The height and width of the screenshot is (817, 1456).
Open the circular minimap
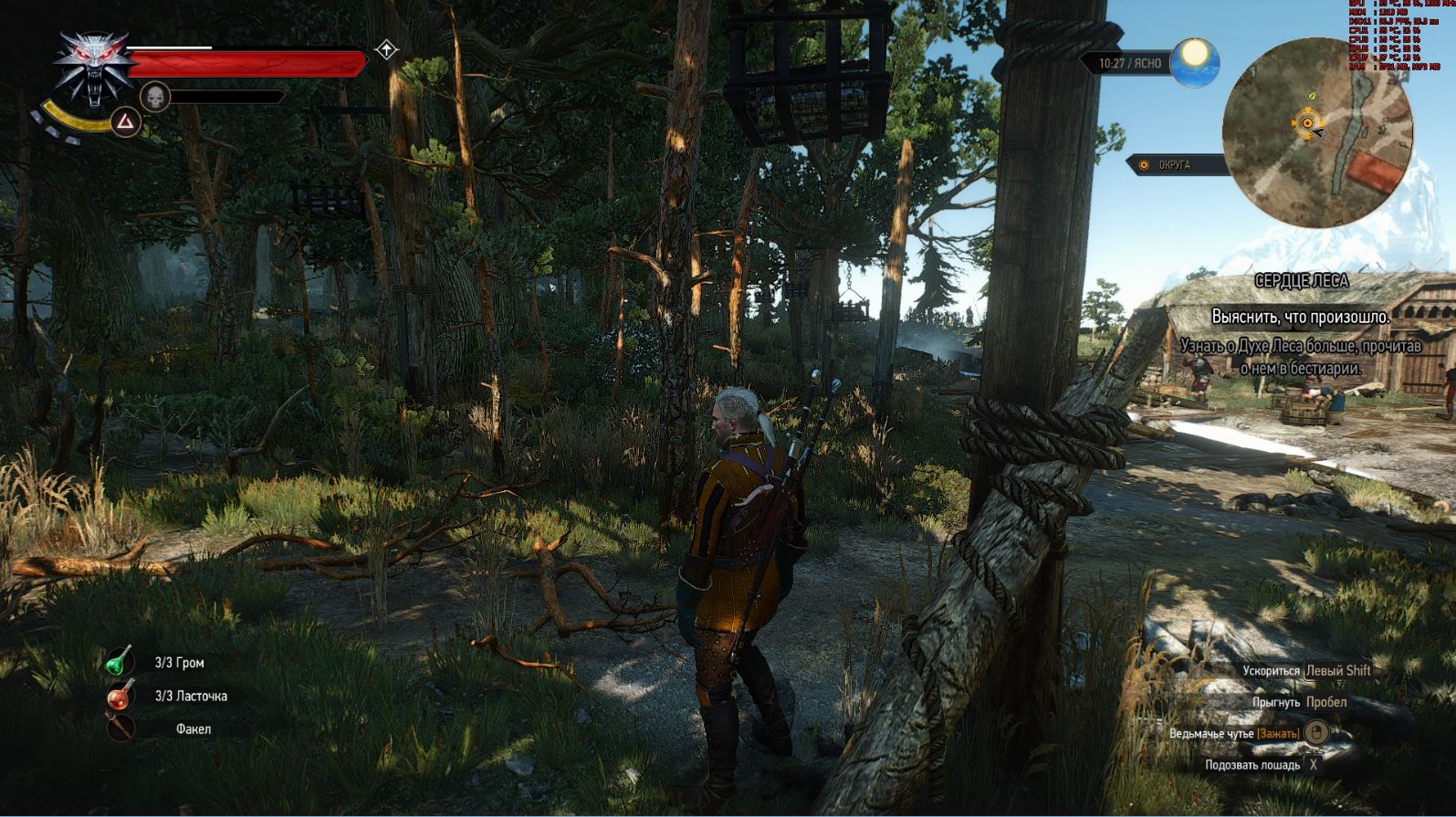tap(1317, 134)
